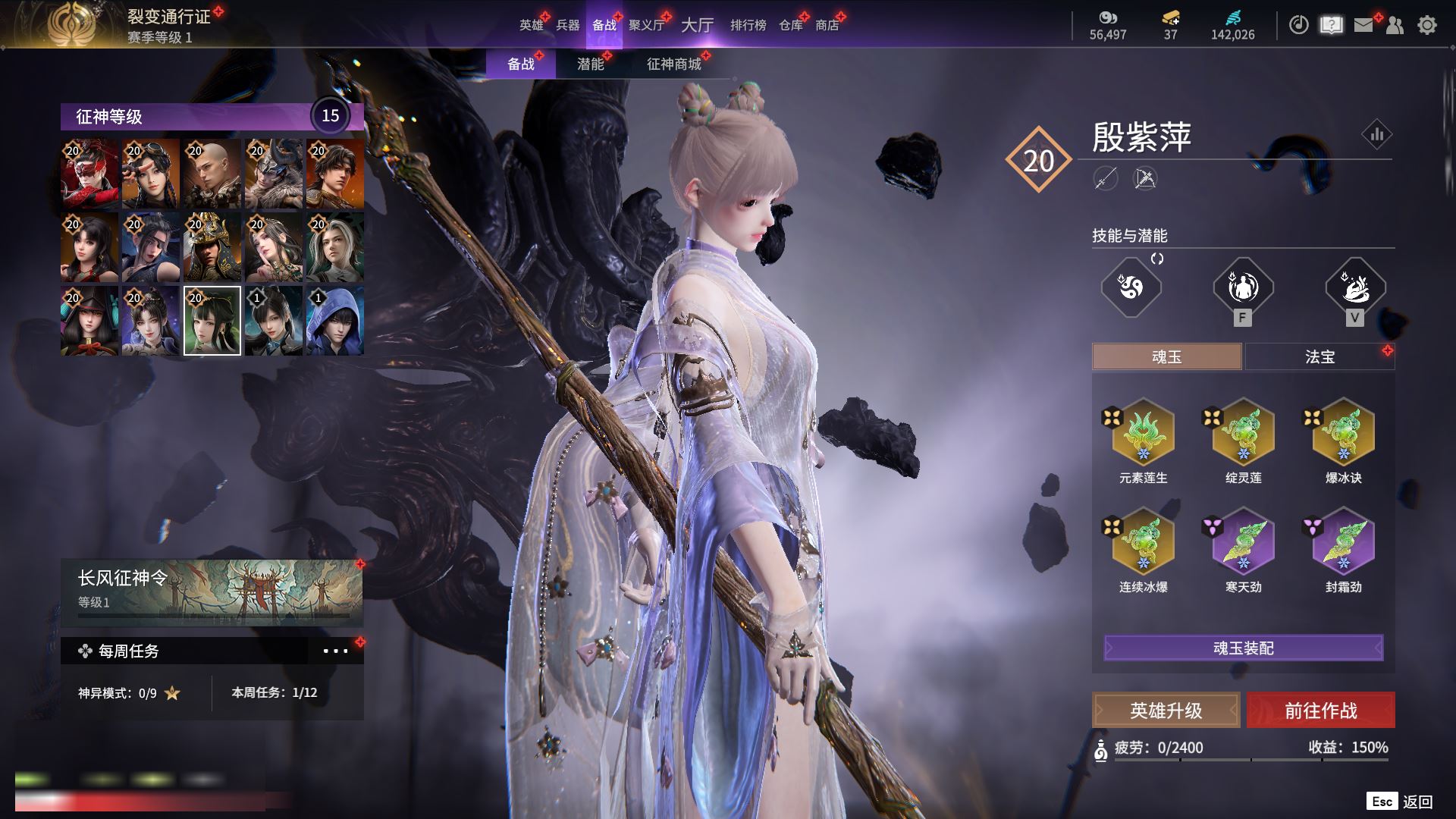
Task: Open the 排行榜 leaderboard
Action: tap(748, 25)
